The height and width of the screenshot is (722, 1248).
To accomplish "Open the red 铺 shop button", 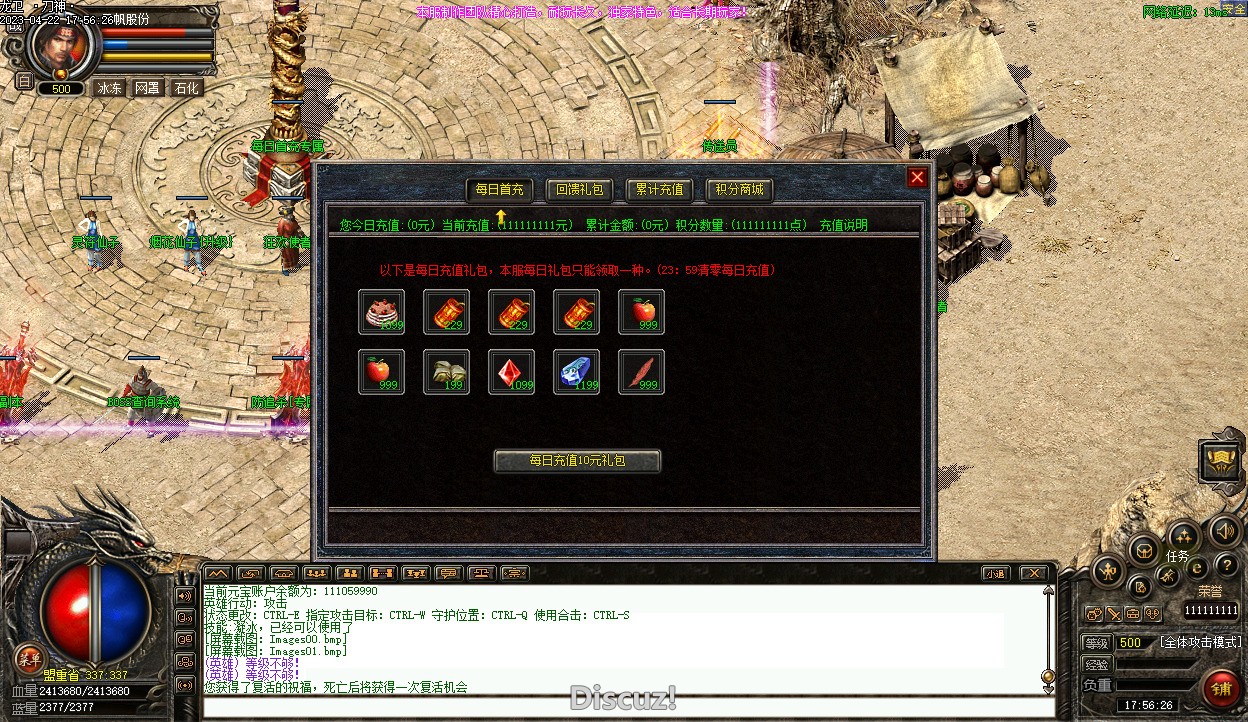I will [x=1221, y=688].
